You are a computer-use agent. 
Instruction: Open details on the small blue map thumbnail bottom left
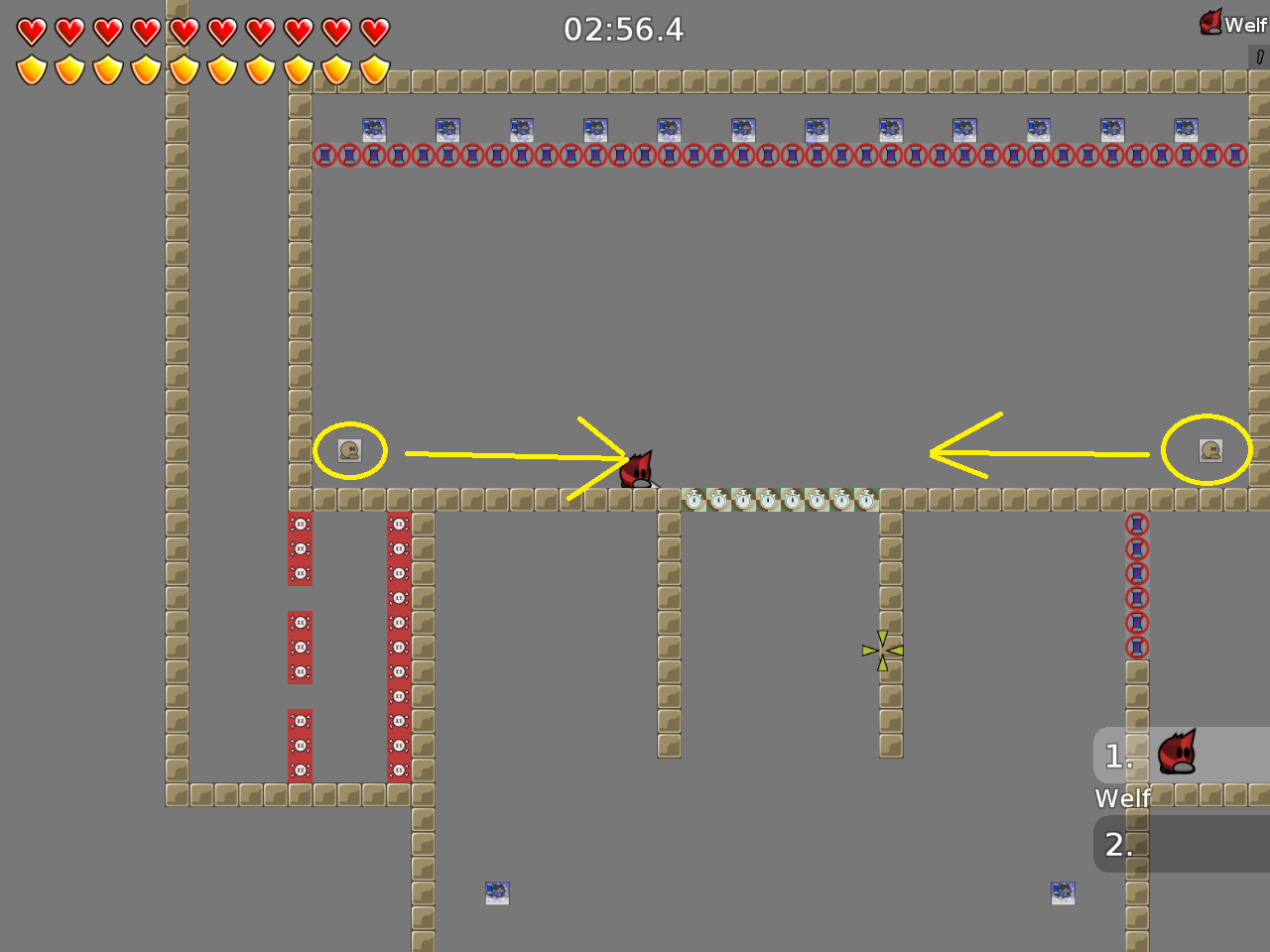pyautogui.click(x=497, y=892)
